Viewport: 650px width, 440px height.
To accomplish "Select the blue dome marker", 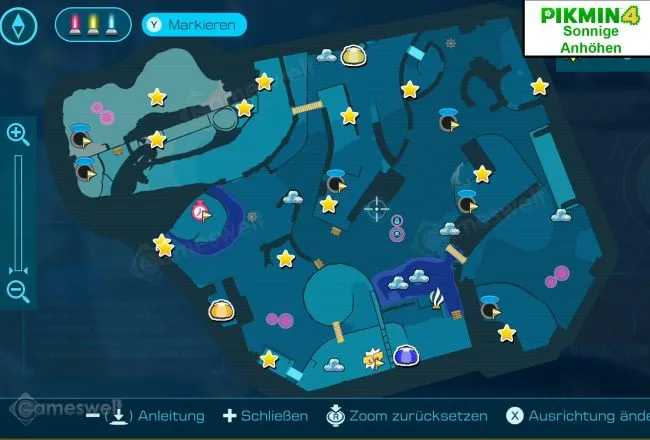I will pos(405,355).
